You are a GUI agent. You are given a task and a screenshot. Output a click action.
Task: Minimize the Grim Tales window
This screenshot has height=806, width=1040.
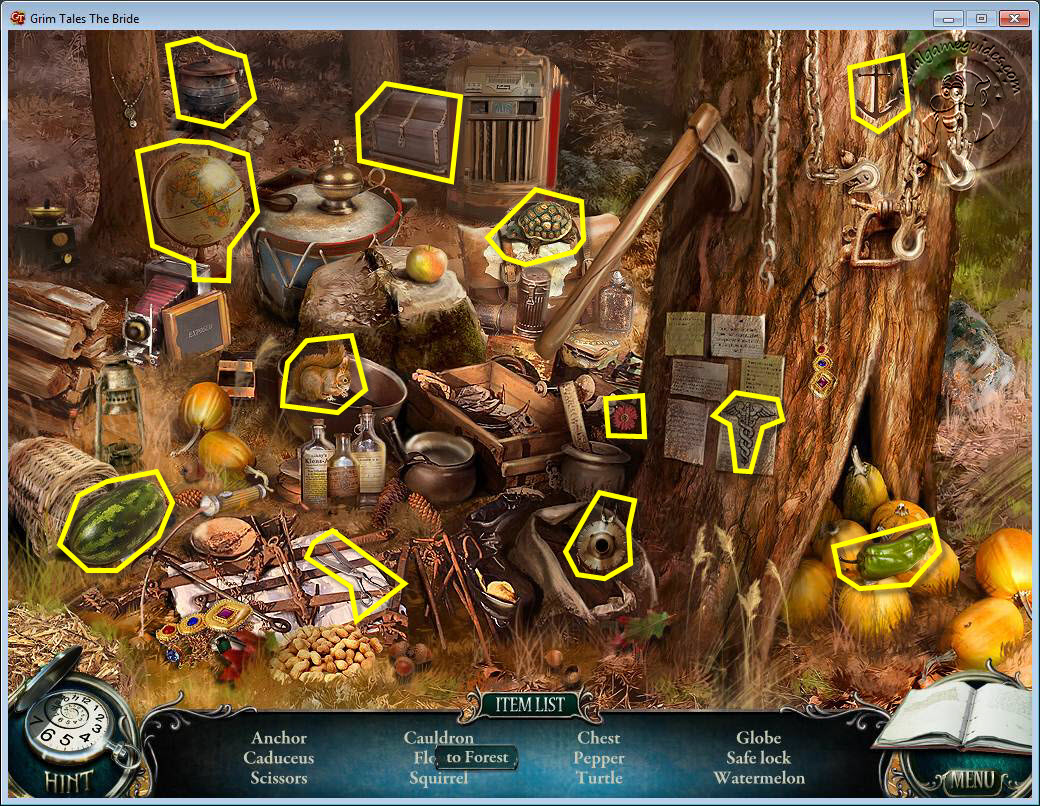(x=949, y=18)
